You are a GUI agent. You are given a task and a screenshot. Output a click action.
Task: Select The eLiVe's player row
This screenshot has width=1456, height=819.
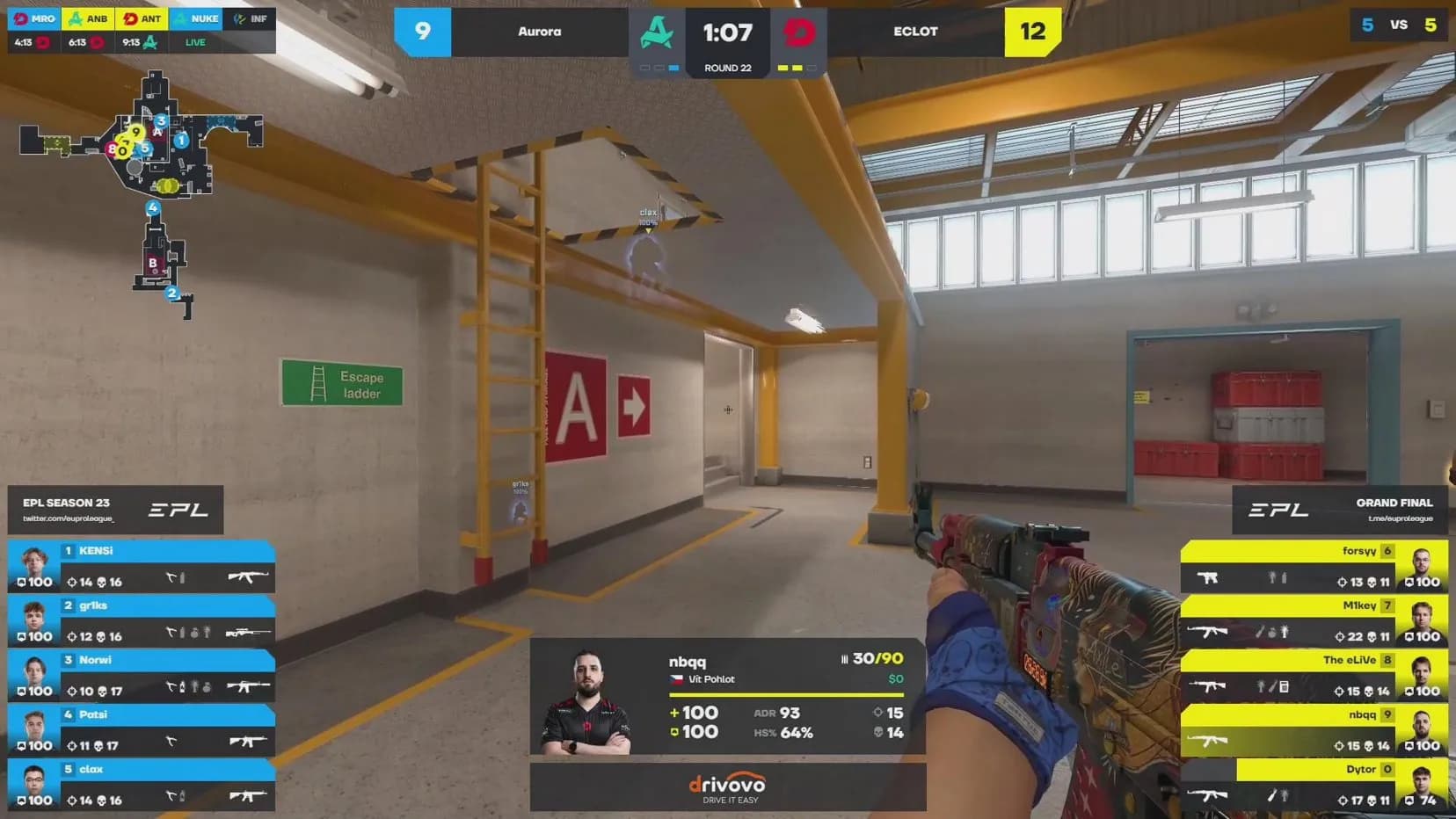click(1314, 676)
